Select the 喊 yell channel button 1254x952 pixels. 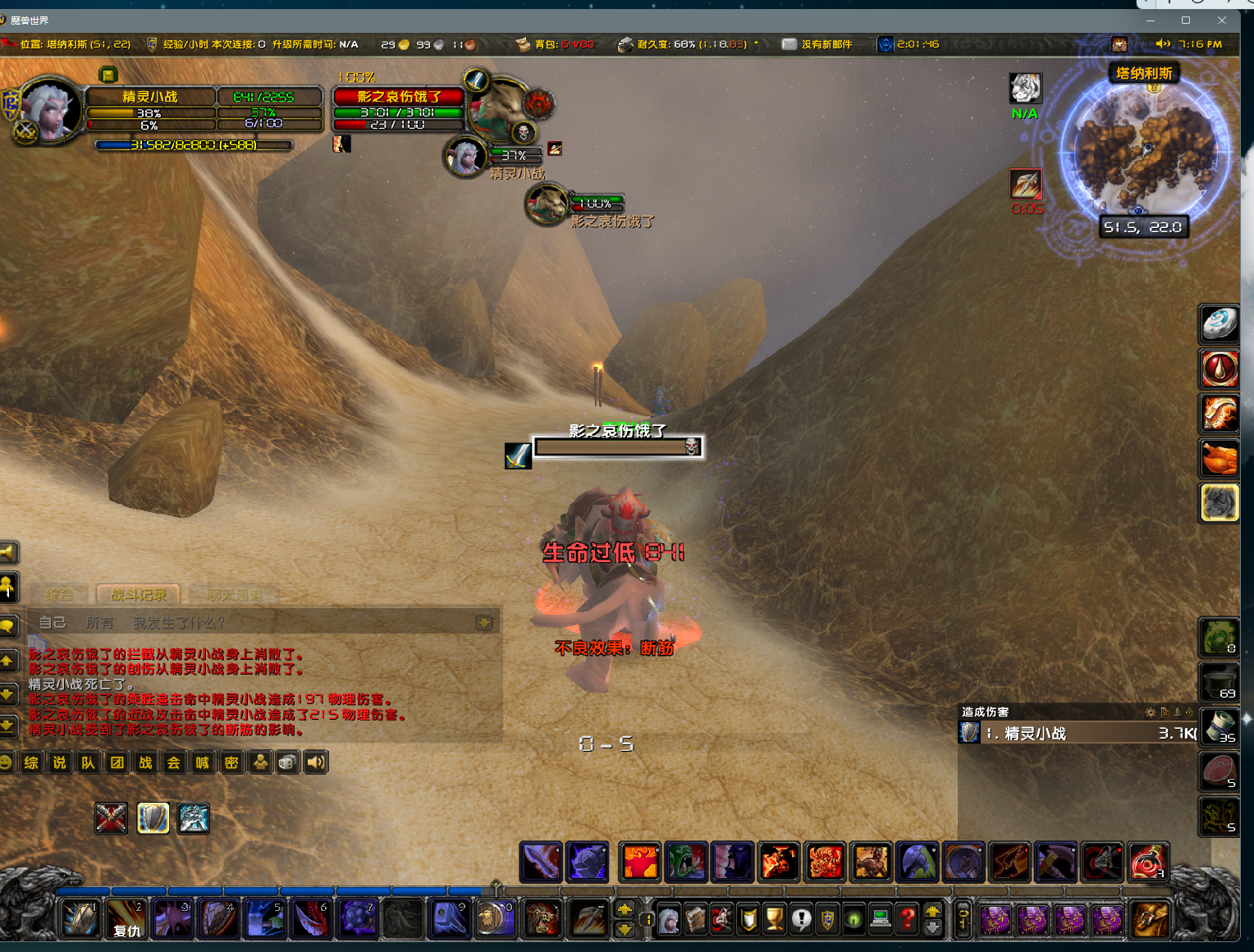(x=202, y=762)
